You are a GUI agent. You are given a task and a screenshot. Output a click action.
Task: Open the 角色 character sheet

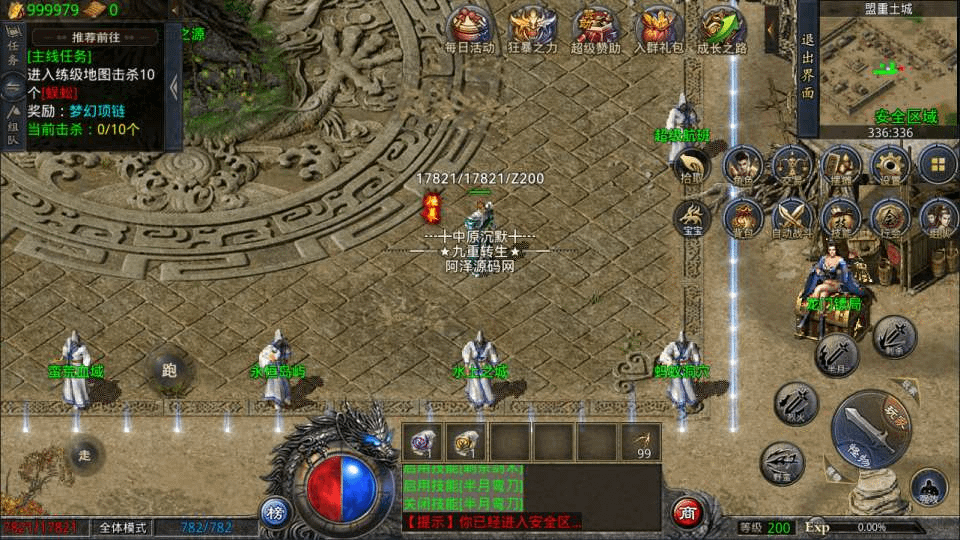[741, 166]
